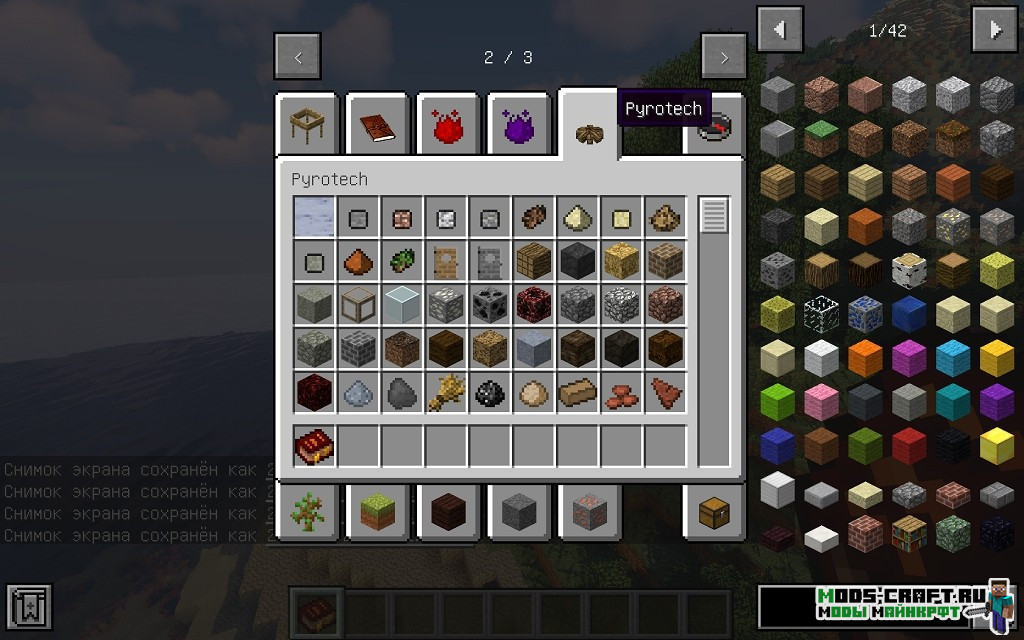Open the wooden table creative tab
The image size is (1024, 640).
tap(307, 126)
